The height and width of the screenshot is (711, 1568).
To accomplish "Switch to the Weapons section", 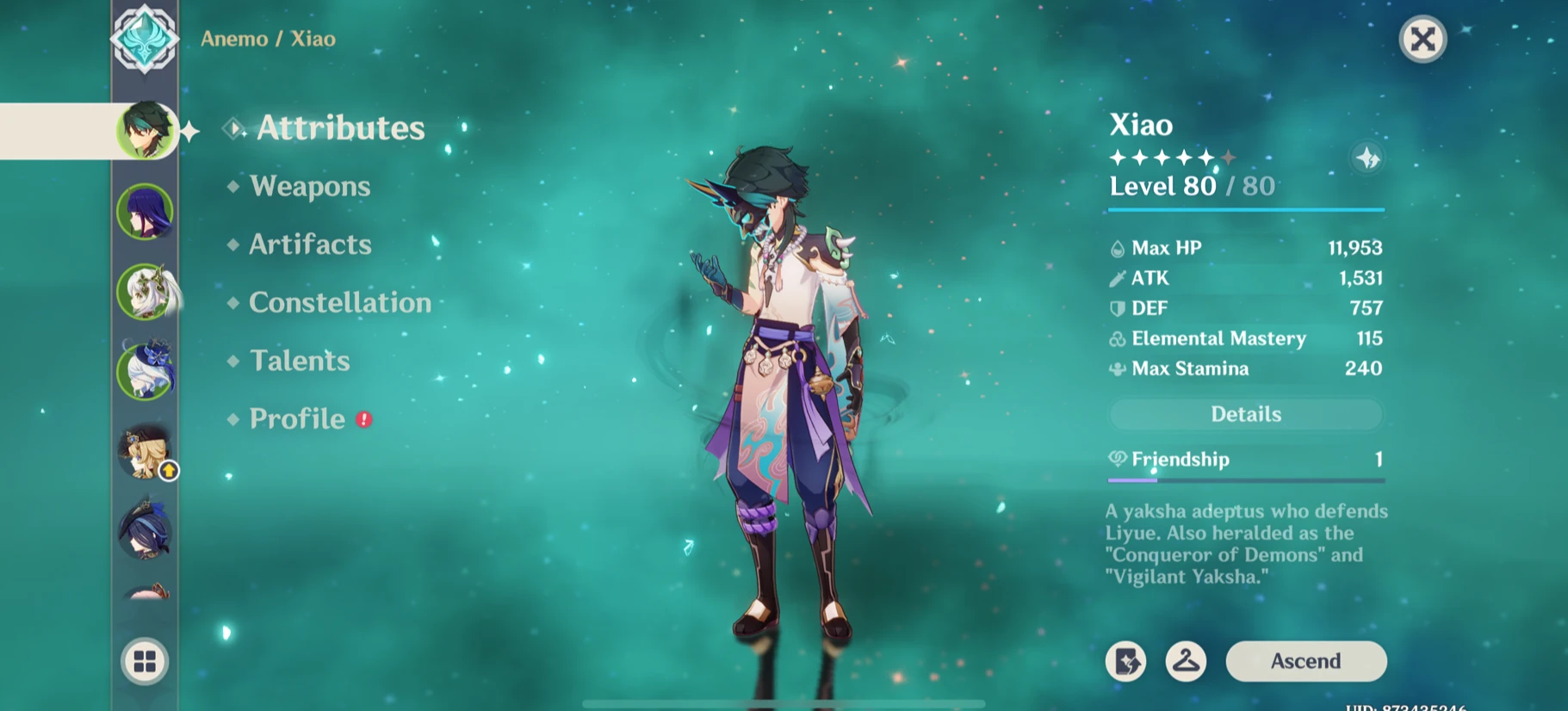I will [310, 187].
